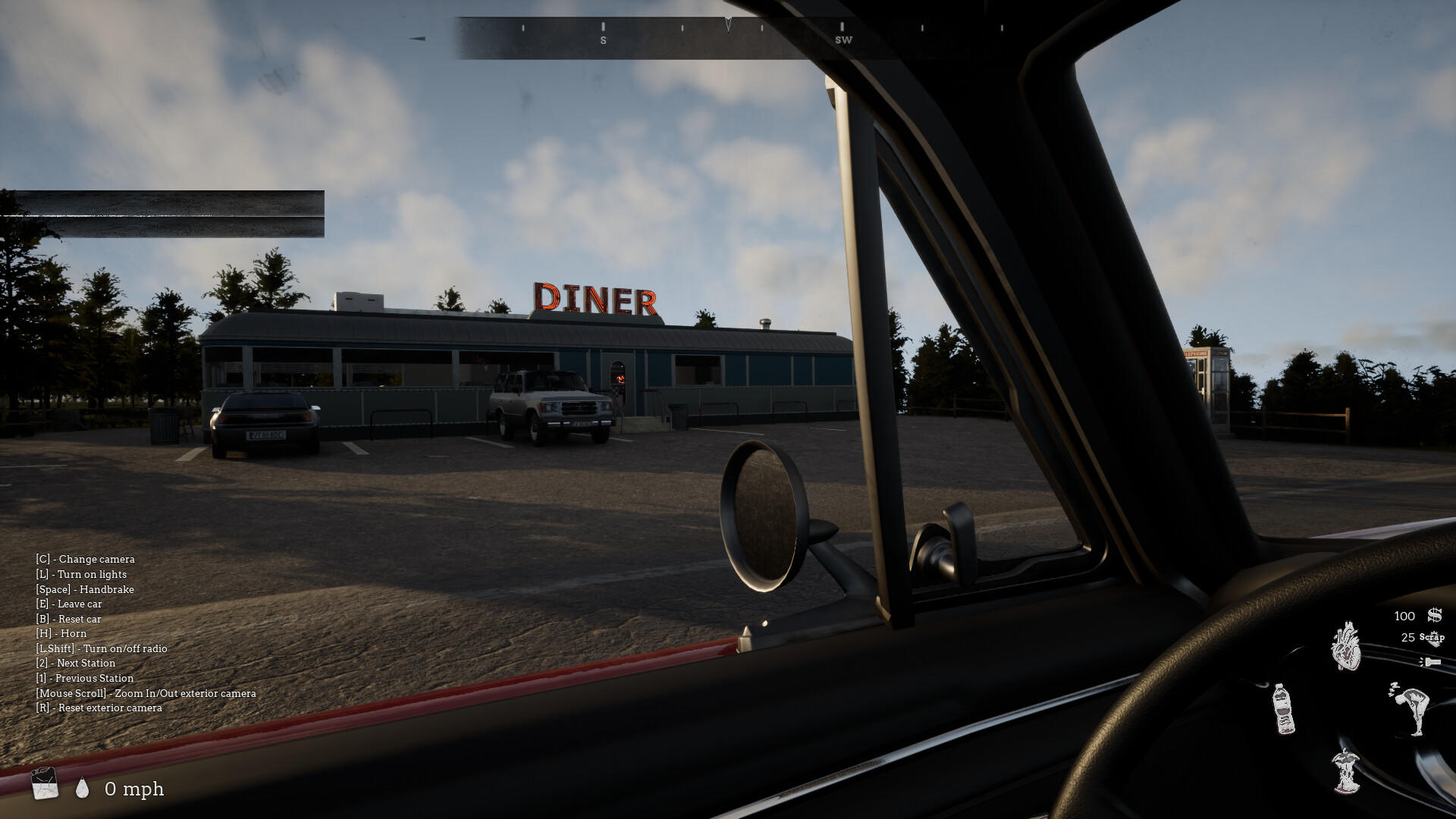Select the flashlight indicator icon

(x=1431, y=662)
